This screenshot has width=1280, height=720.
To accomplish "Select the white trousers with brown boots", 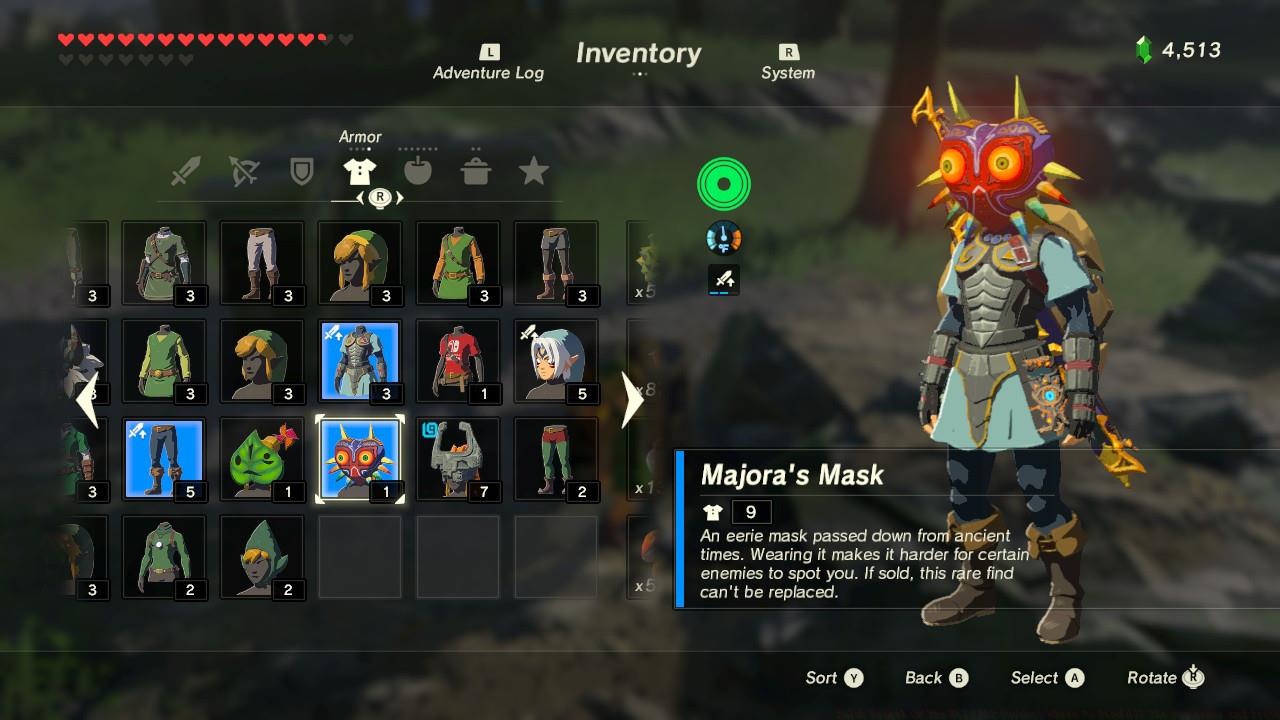I will click(x=262, y=263).
